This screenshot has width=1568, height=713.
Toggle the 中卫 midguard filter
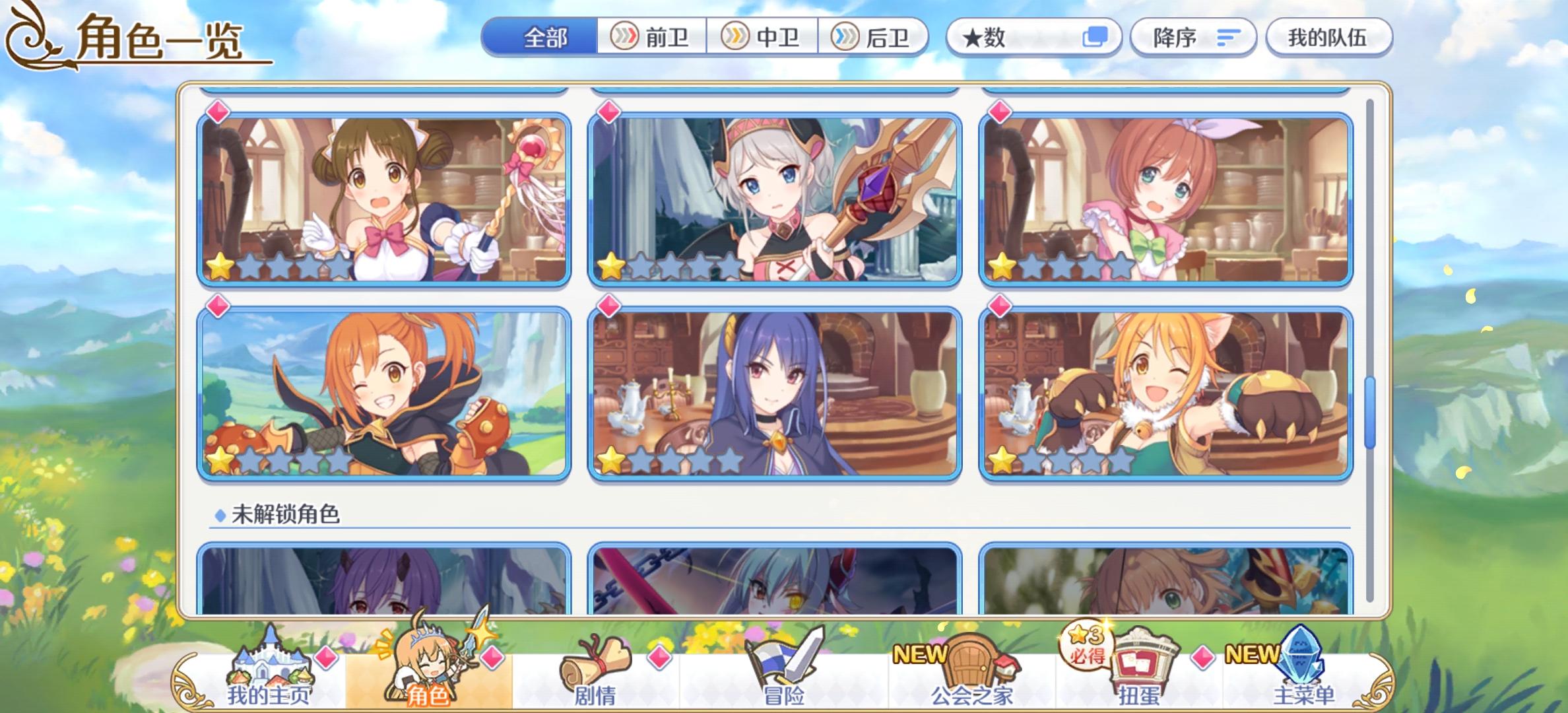point(761,38)
